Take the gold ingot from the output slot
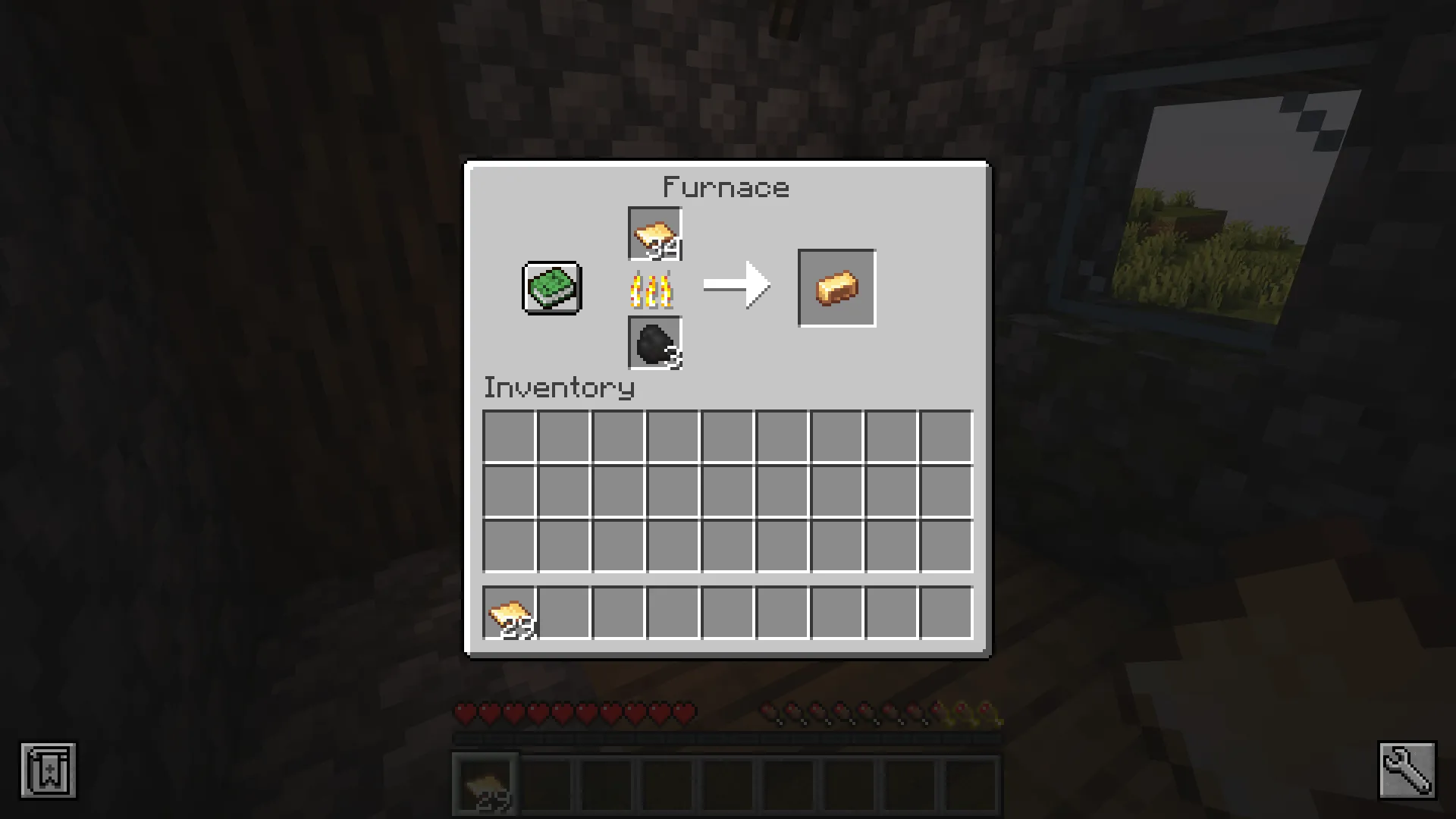 (x=836, y=288)
